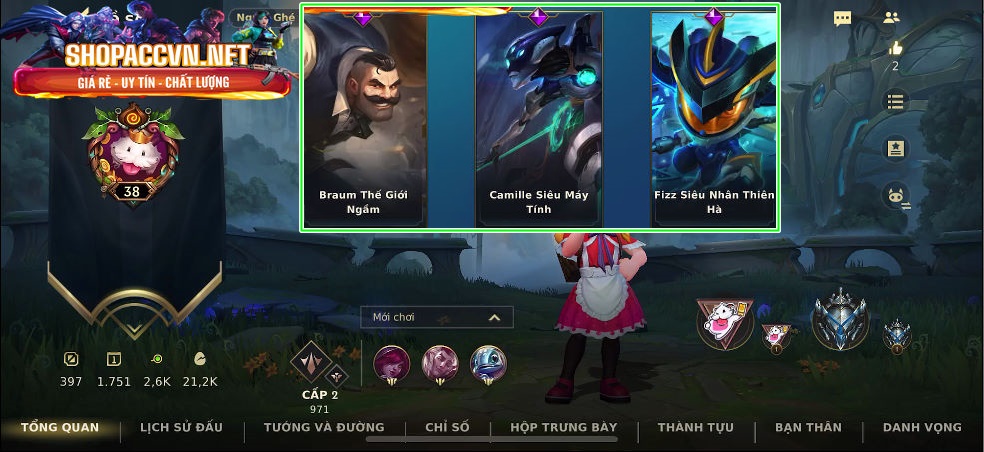Open the Danh Vọng tab
The width and height of the screenshot is (984, 452).
point(922,428)
